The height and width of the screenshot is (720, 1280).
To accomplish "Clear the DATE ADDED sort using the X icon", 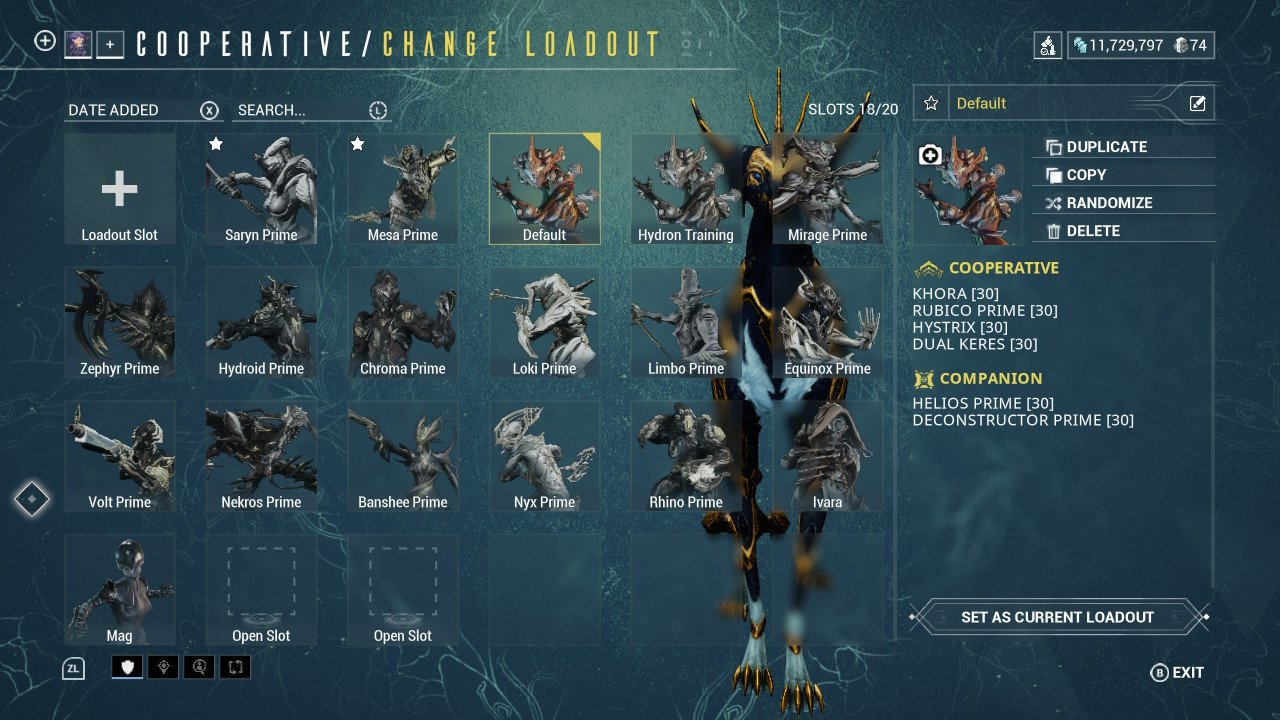I will pyautogui.click(x=208, y=110).
